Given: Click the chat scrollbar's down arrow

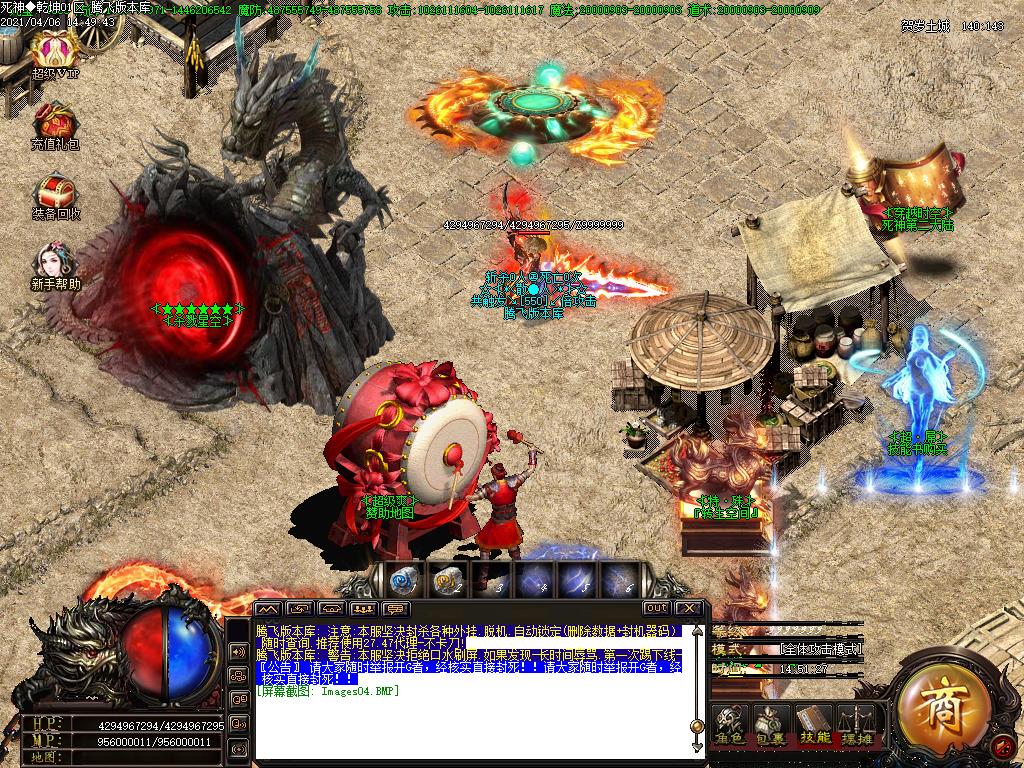Looking at the screenshot, I should coord(697,746).
